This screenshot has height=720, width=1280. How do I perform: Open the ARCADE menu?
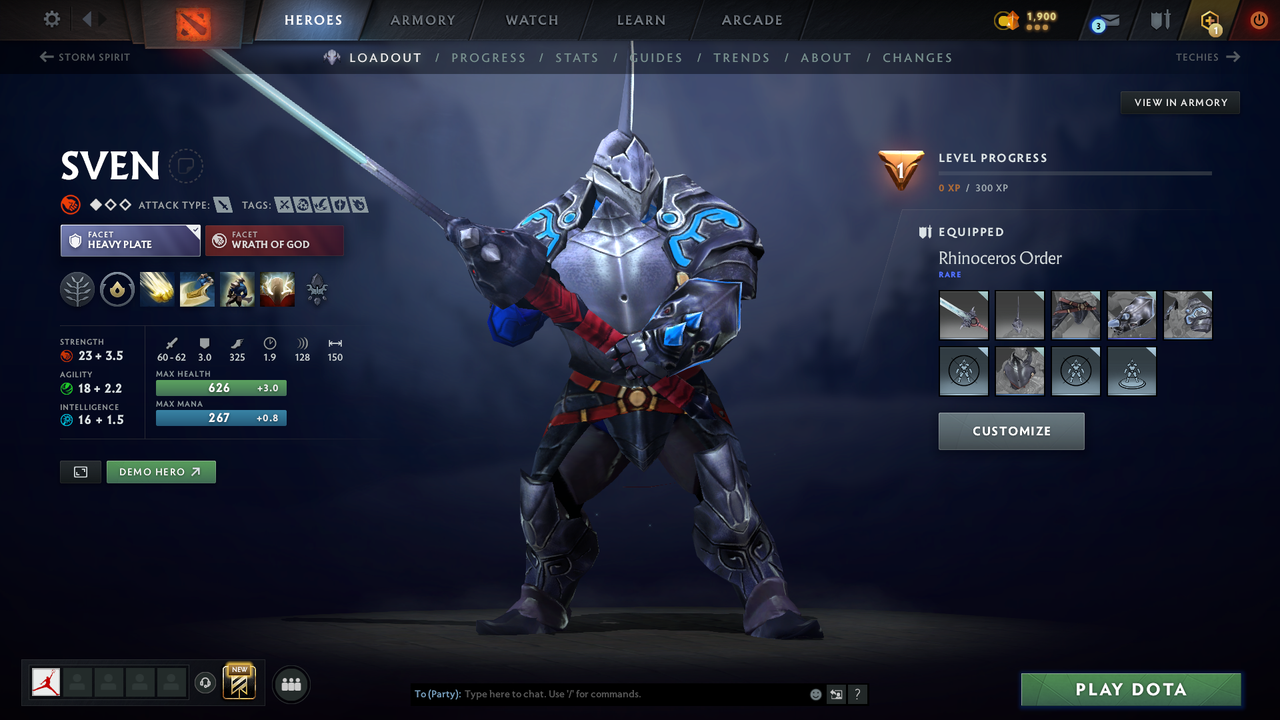pos(751,20)
